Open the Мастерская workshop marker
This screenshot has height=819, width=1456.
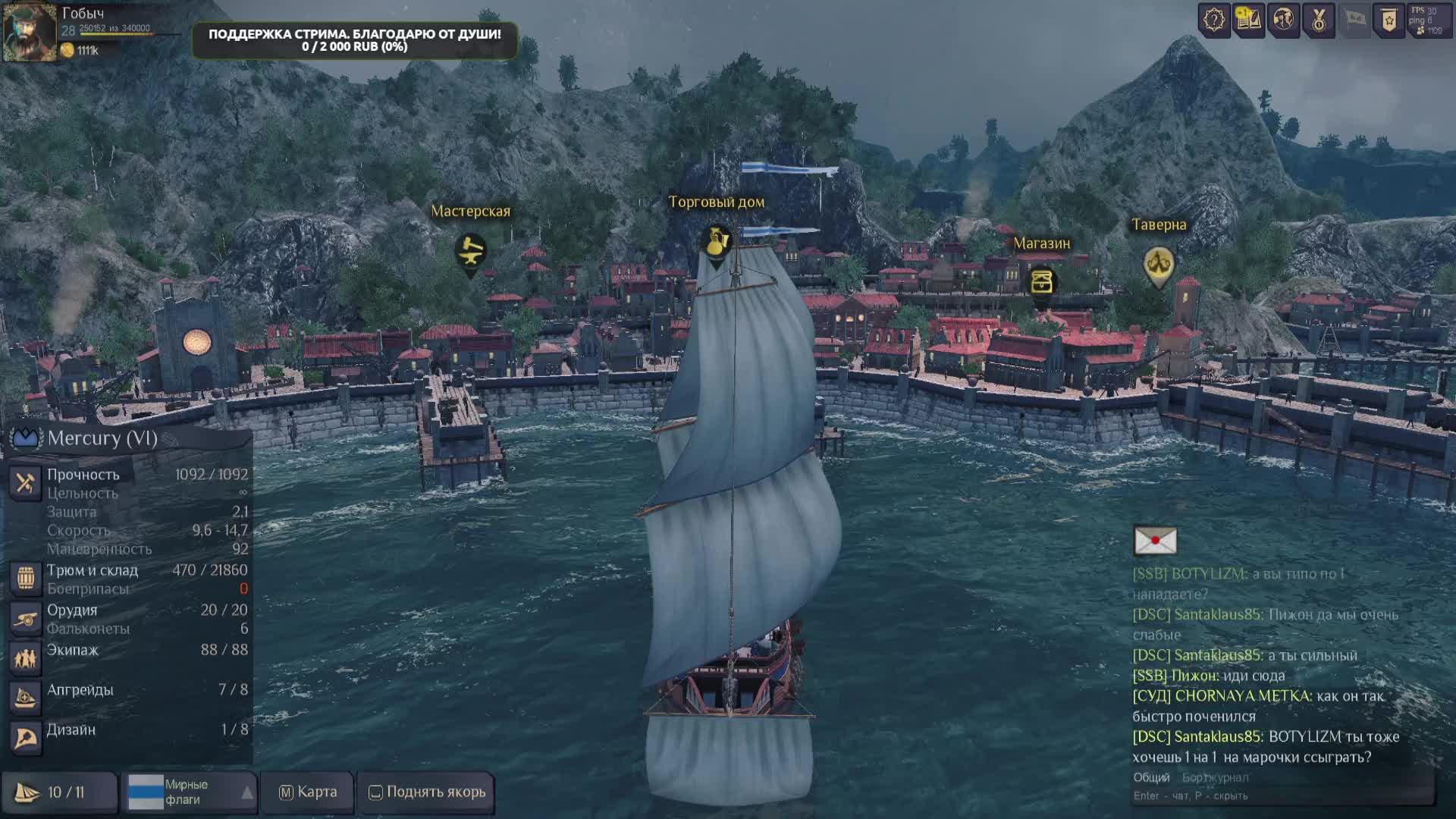(x=470, y=252)
